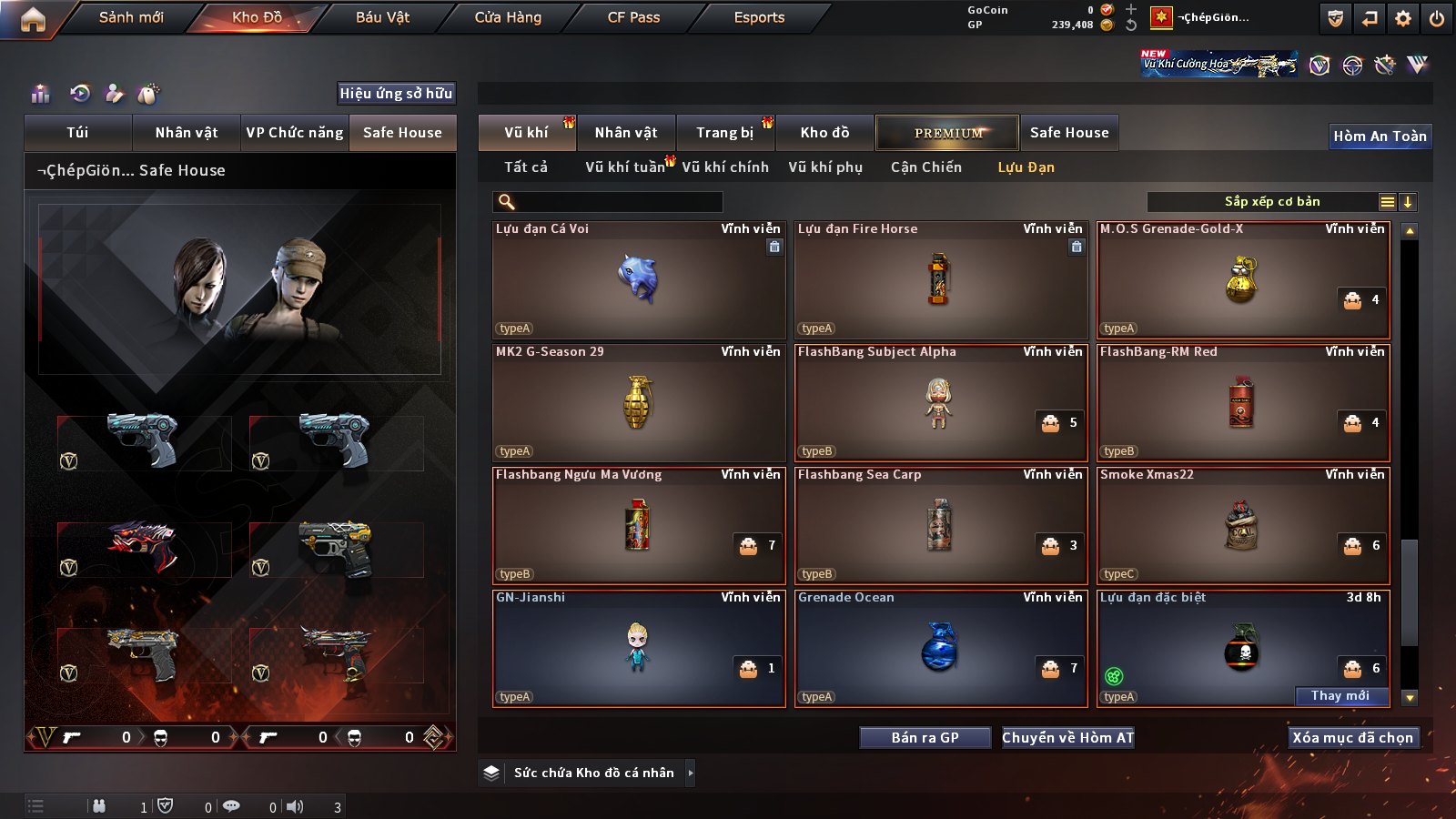Click Chuyển về Hòm AT button
Image resolution: width=1456 pixels, height=819 pixels.
pyautogui.click(x=1068, y=738)
